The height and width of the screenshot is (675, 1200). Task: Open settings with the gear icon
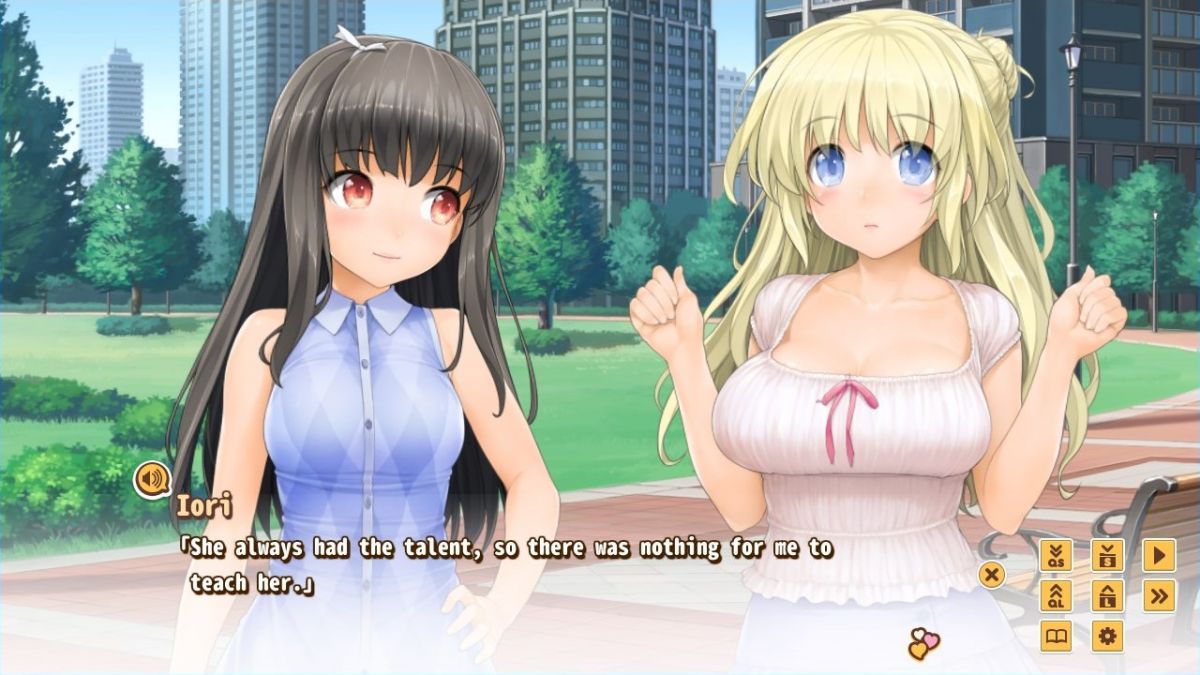[1107, 636]
